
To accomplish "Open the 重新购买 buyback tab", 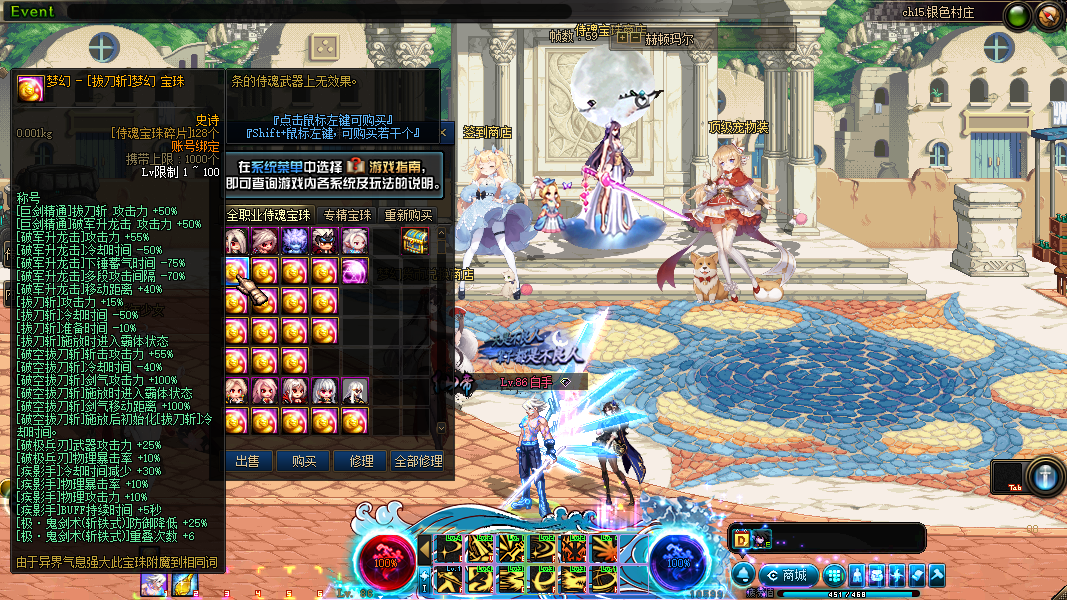I will pyautogui.click(x=408, y=215).
